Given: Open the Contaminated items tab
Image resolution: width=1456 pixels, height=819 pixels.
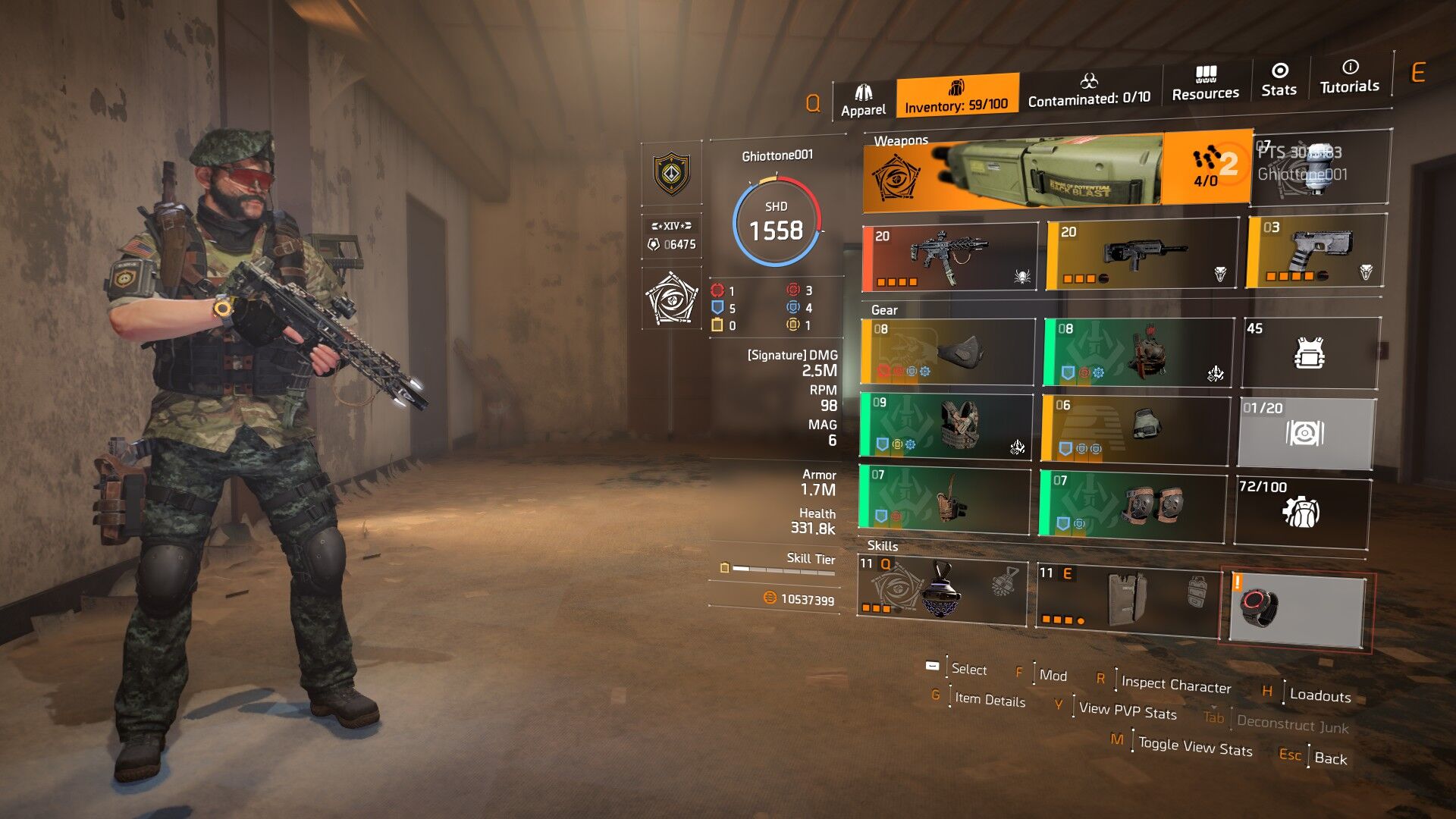Looking at the screenshot, I should tap(1089, 90).
